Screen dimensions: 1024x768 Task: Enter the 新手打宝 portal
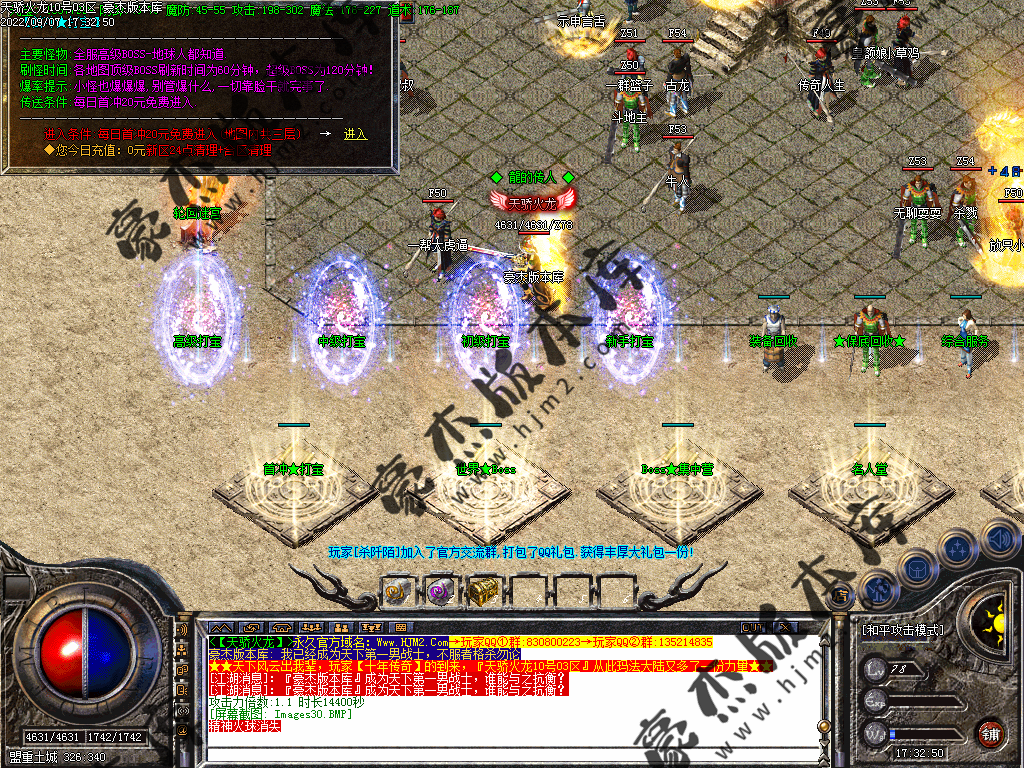coord(627,315)
